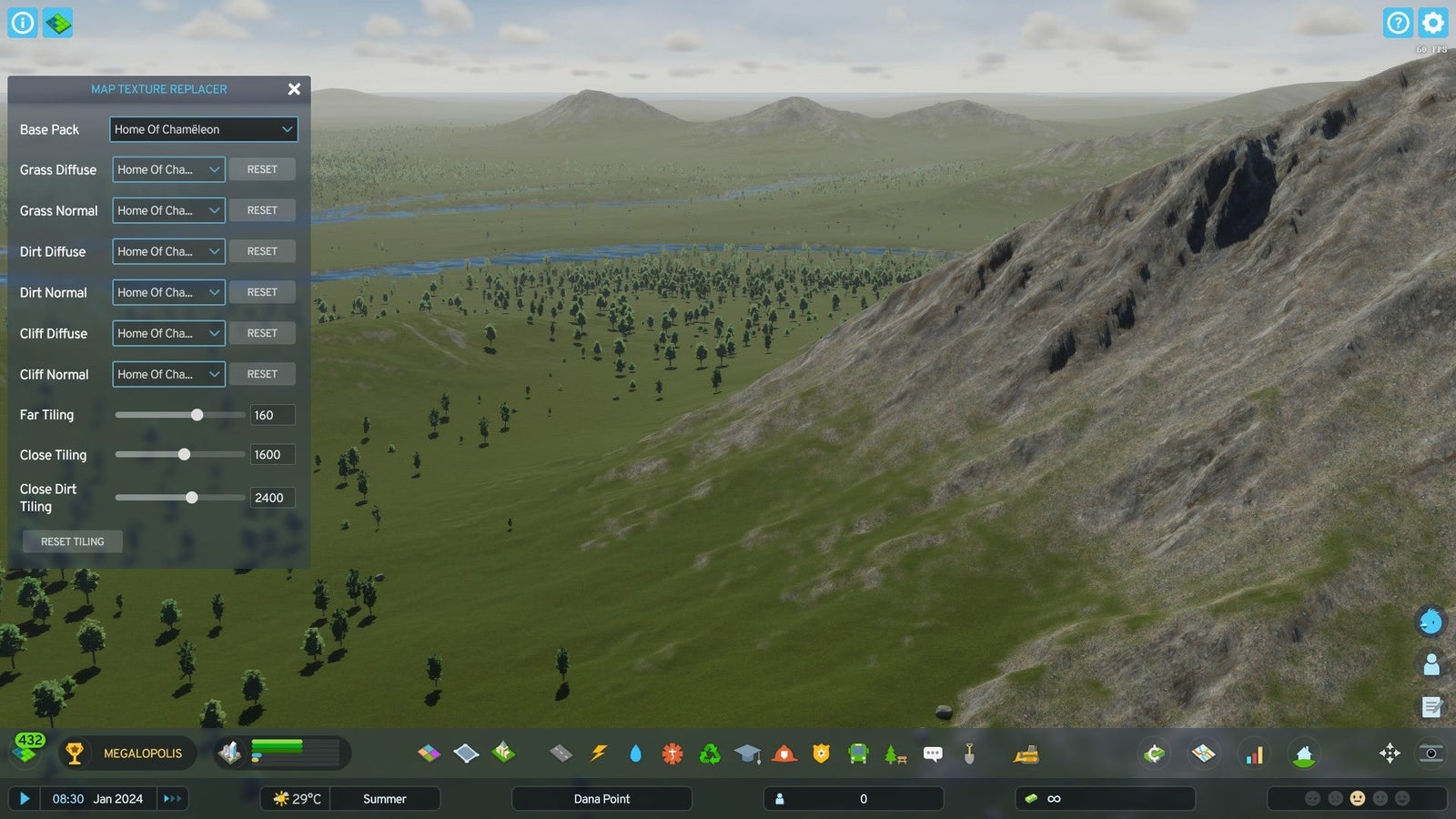Select the Education services icon
1456x819 pixels.
746,753
